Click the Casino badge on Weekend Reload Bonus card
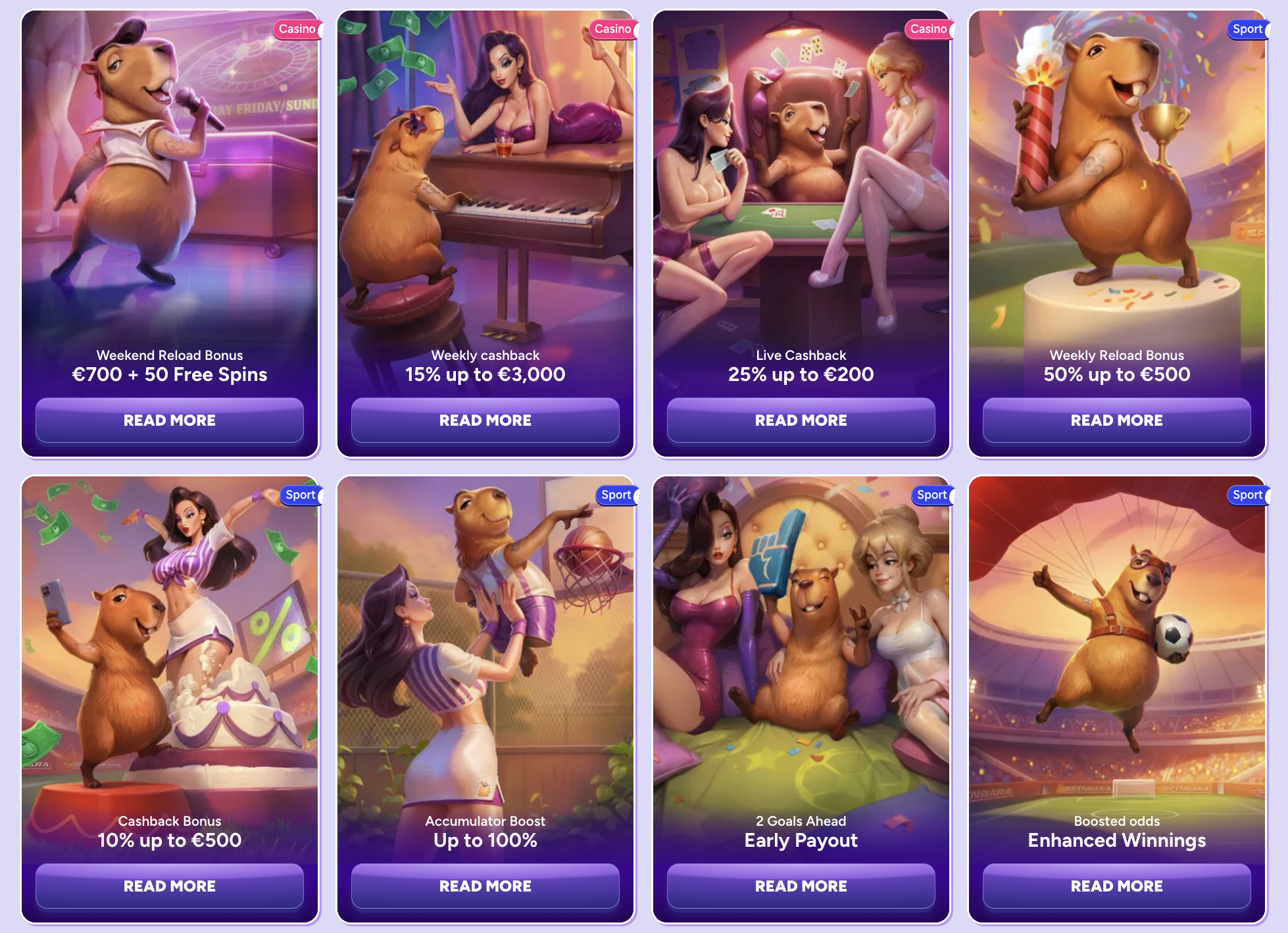Viewport: 1288px width, 933px height. (297, 29)
